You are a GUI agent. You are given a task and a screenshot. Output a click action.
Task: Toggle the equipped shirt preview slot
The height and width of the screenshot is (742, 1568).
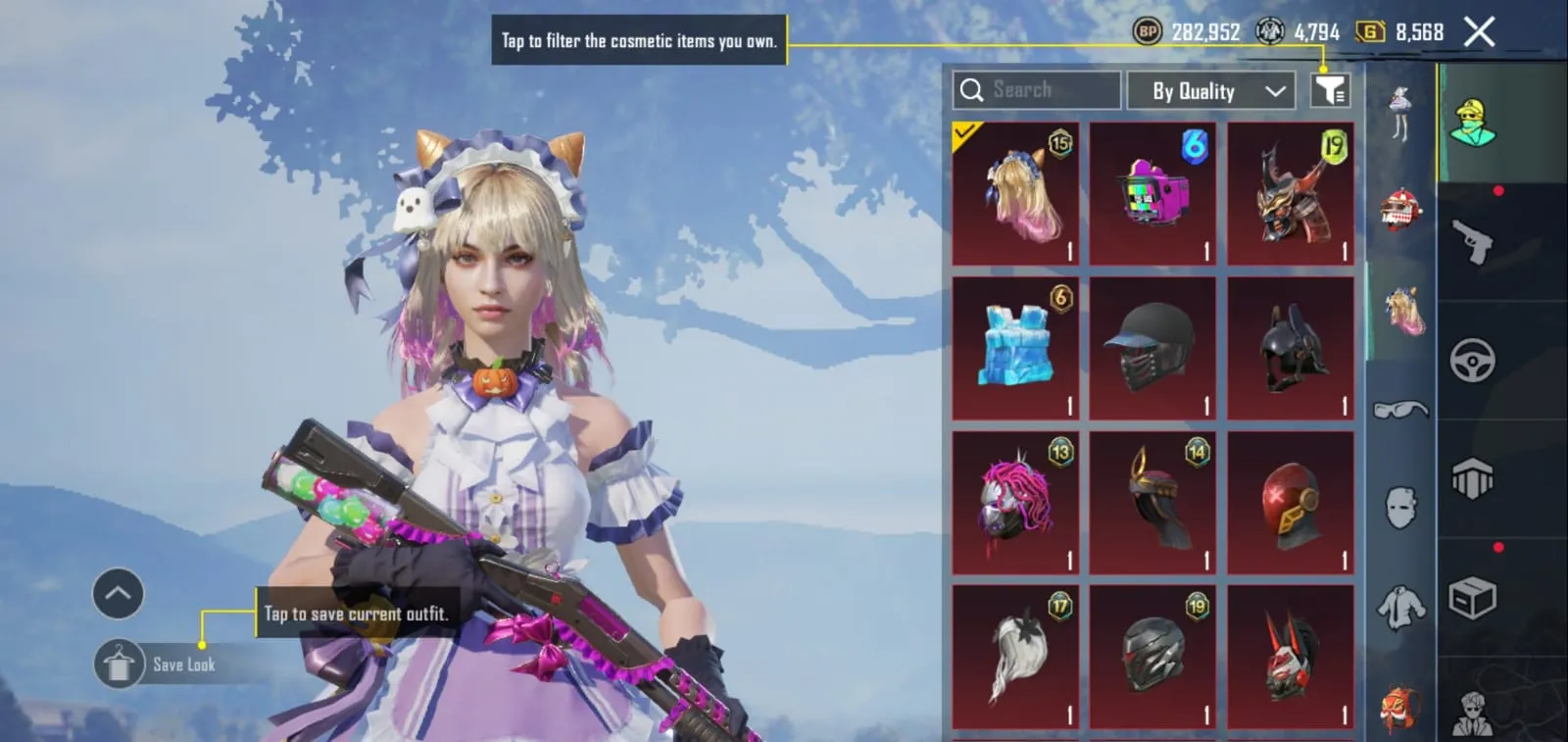coord(1399,606)
